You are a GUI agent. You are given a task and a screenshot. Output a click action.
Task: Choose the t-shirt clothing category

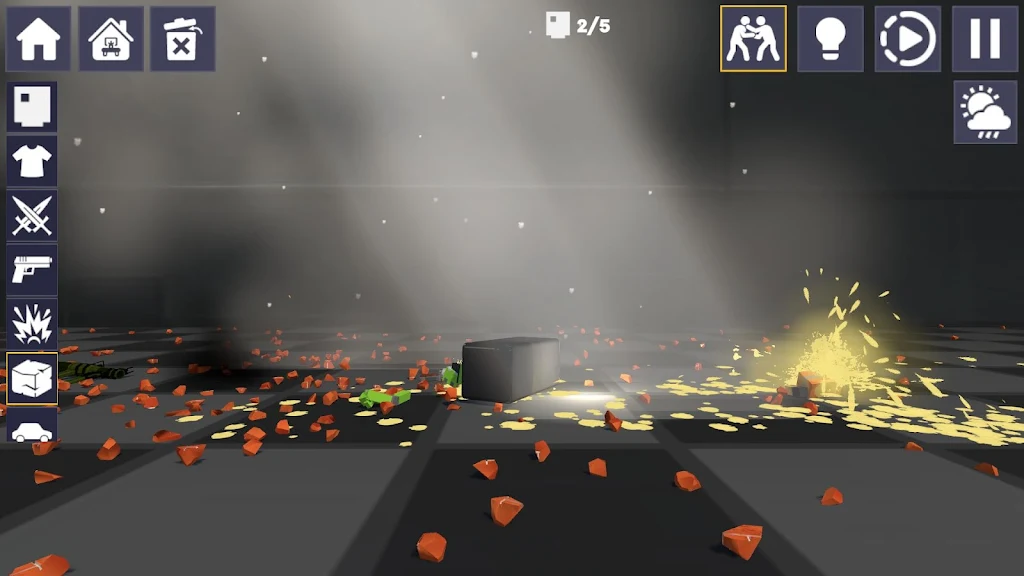[32, 161]
